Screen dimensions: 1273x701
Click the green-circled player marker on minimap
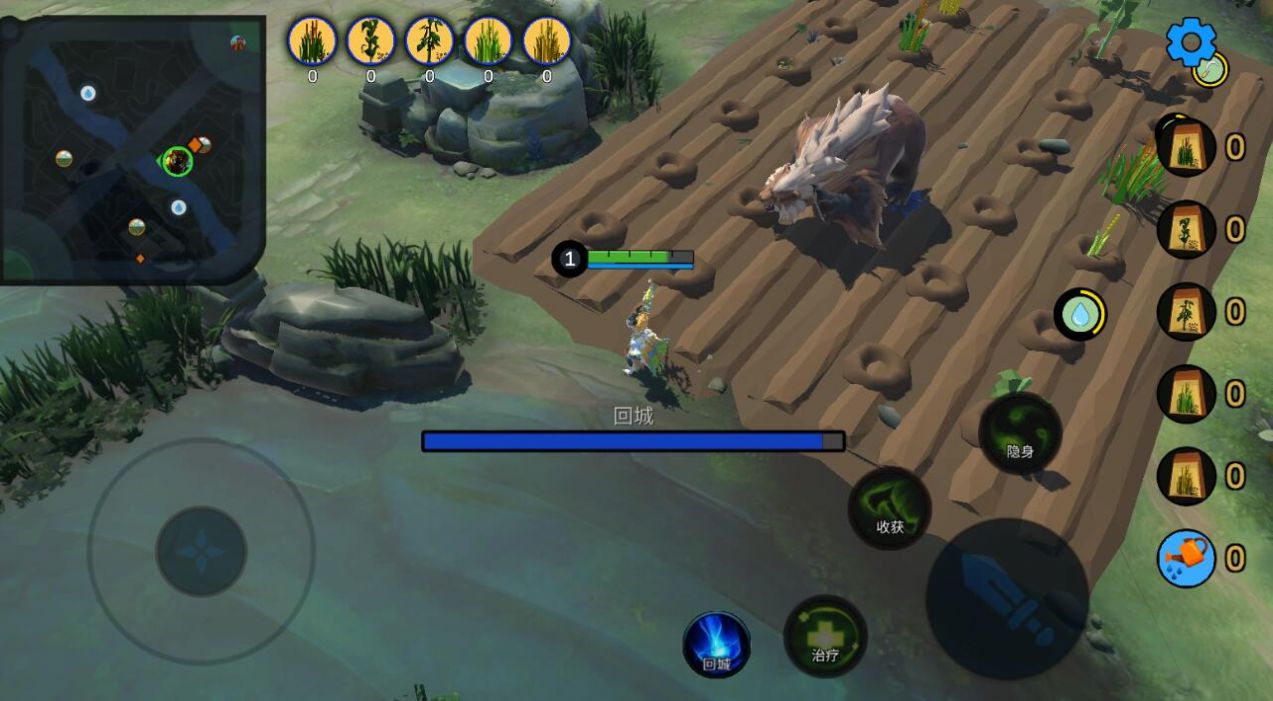point(178,160)
